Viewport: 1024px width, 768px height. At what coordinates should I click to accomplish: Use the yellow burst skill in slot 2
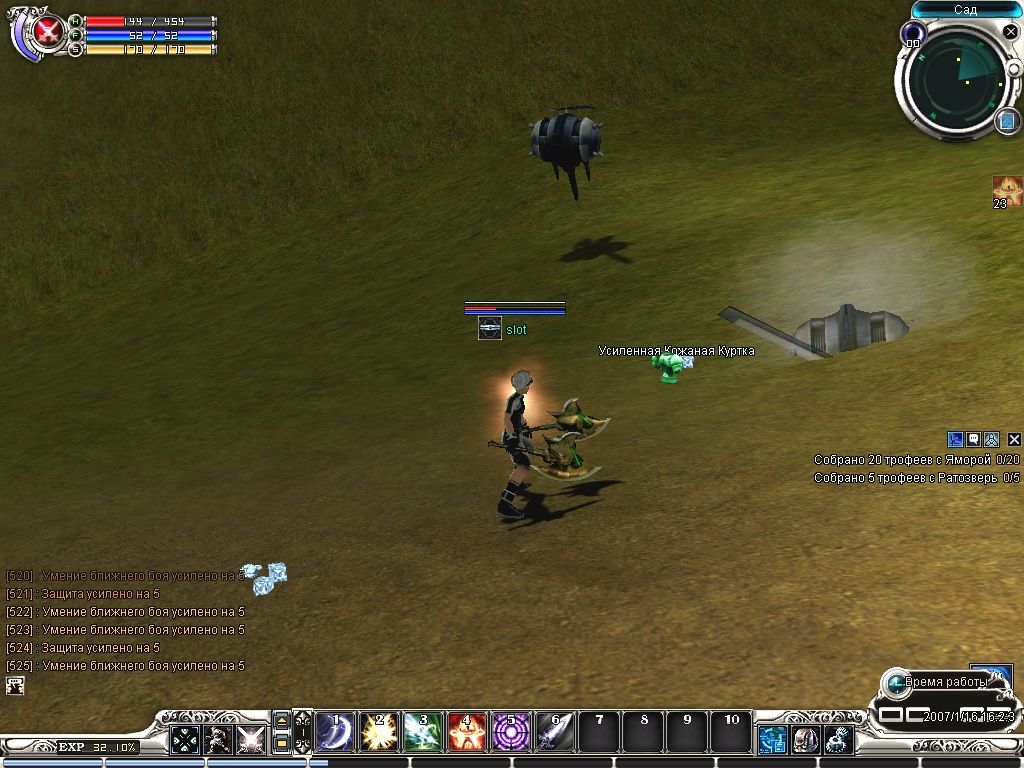click(x=378, y=733)
